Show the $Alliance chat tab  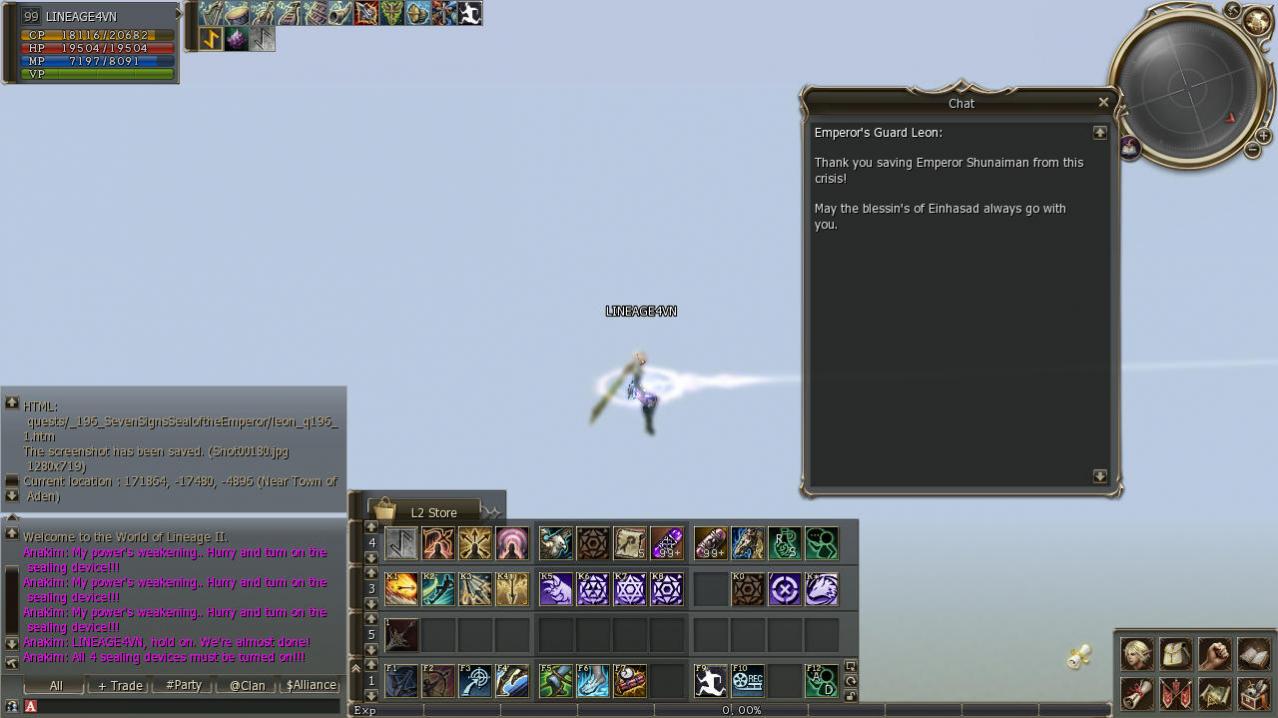pos(311,685)
